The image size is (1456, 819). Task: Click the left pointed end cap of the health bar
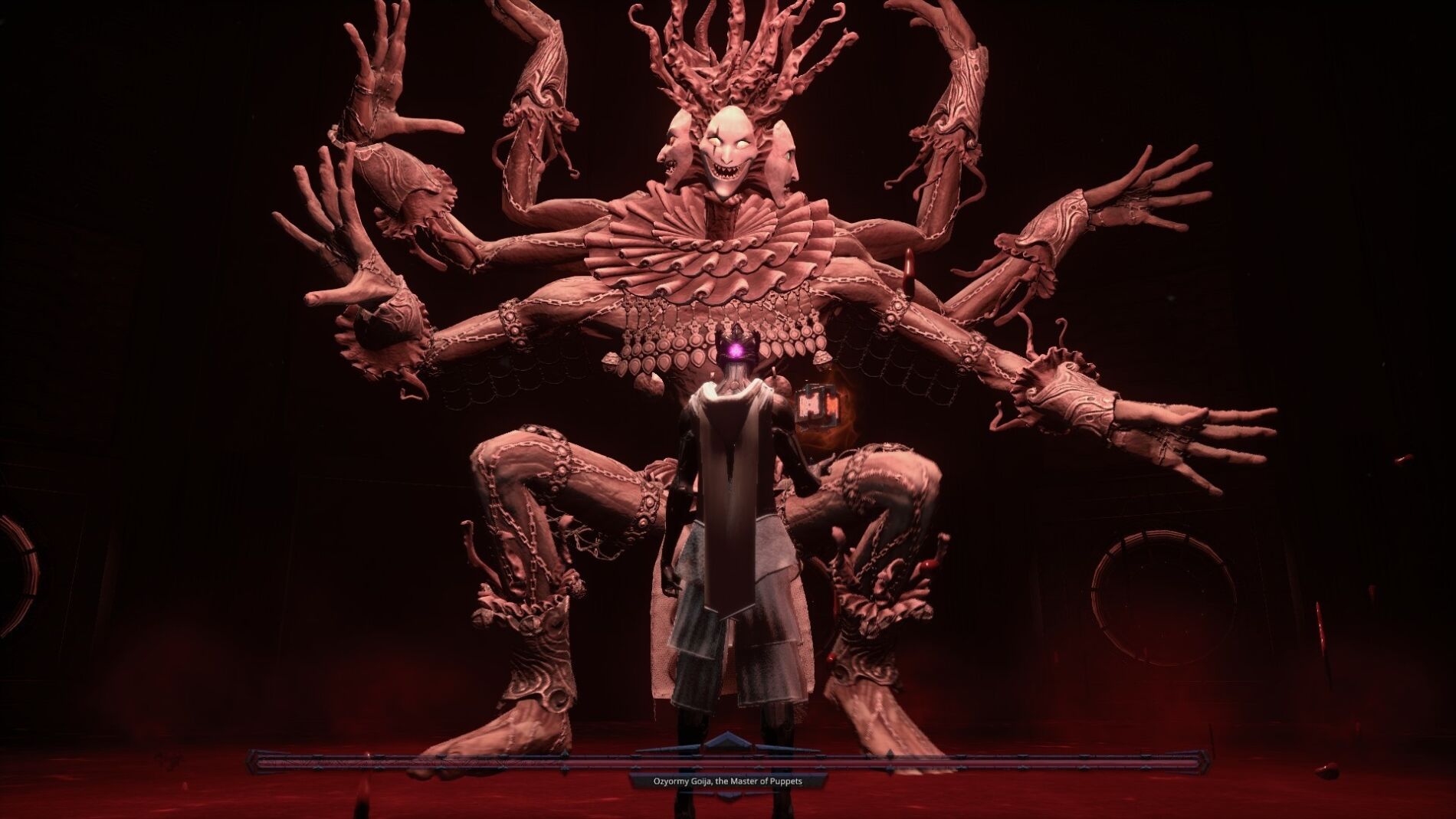coord(253,762)
